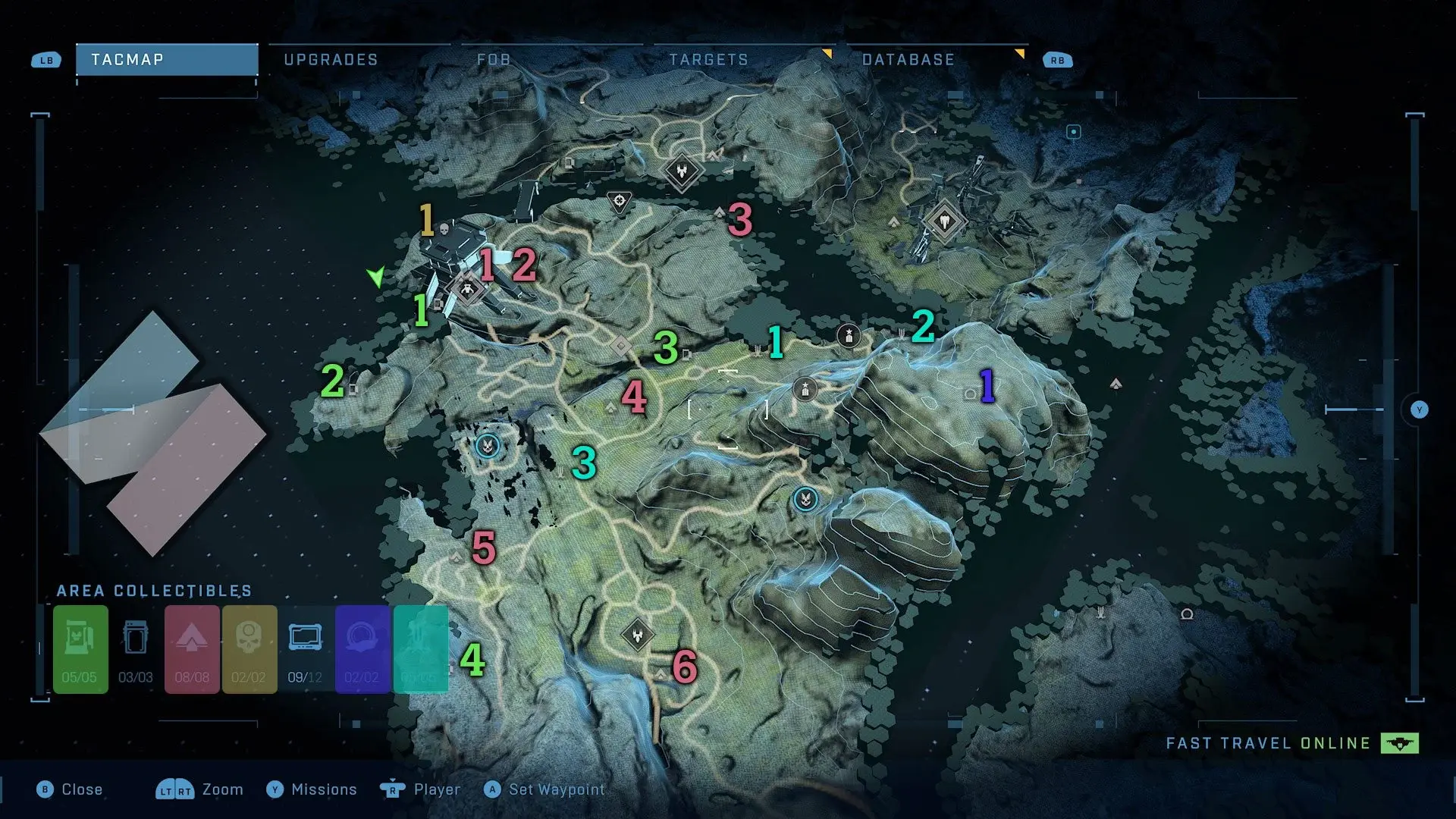The width and height of the screenshot is (1456, 819).
Task: Choose the 03/03 canister collectible tile
Action: [x=136, y=649]
